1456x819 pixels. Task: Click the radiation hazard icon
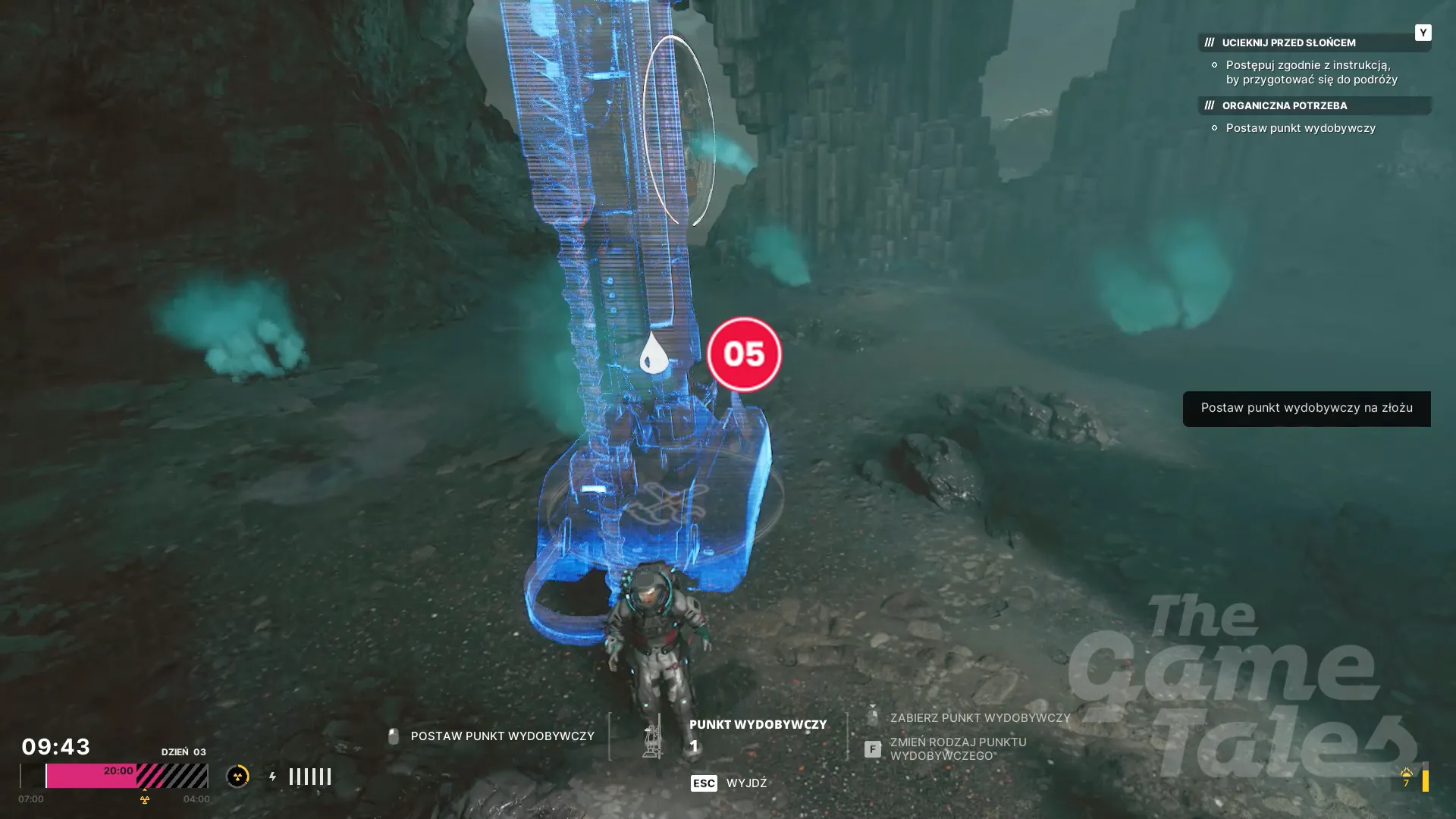pos(237,777)
